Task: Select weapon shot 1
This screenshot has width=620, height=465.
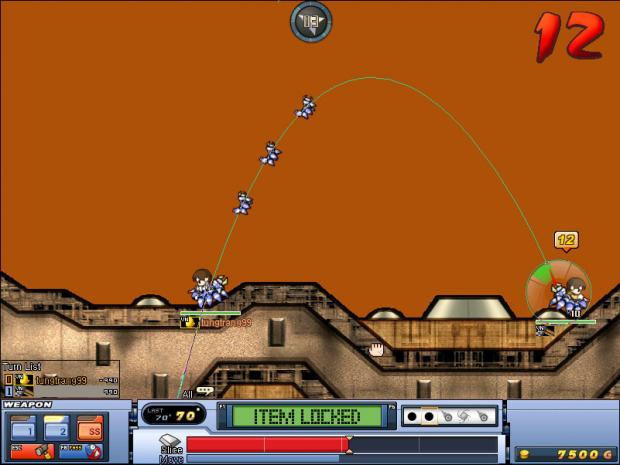Action: (23, 427)
